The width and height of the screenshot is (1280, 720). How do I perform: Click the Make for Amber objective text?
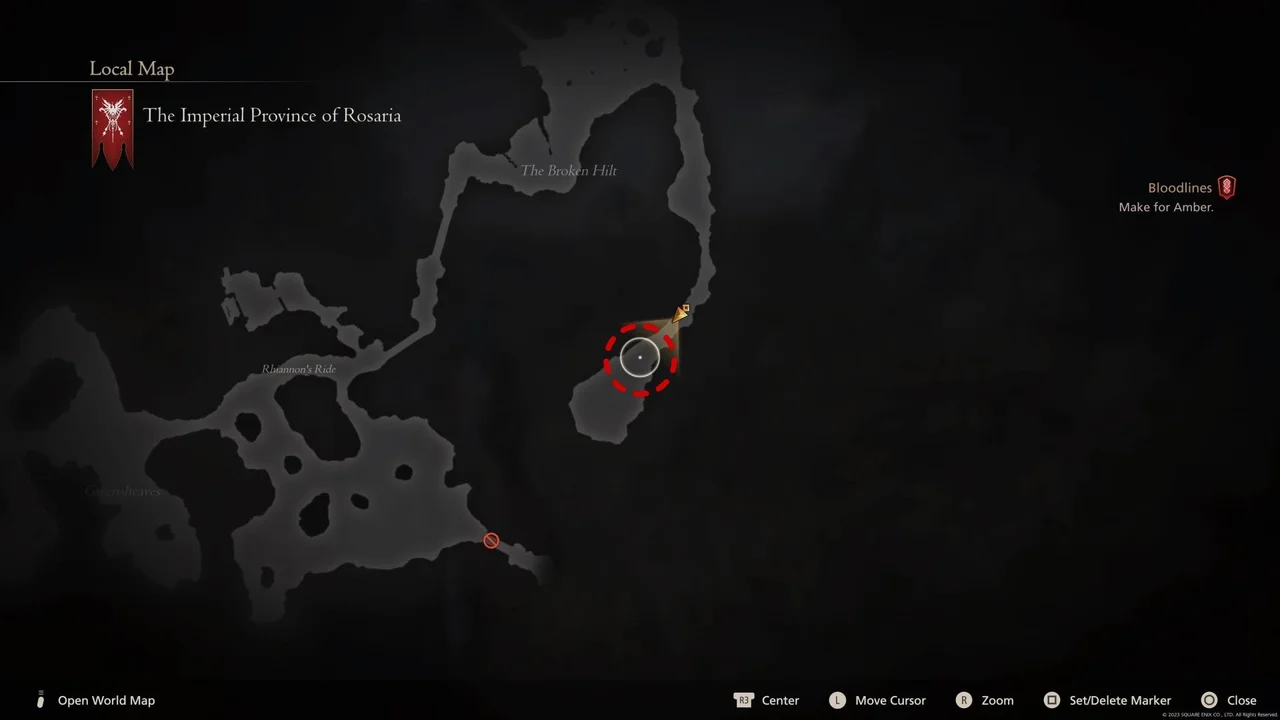[1164, 207]
